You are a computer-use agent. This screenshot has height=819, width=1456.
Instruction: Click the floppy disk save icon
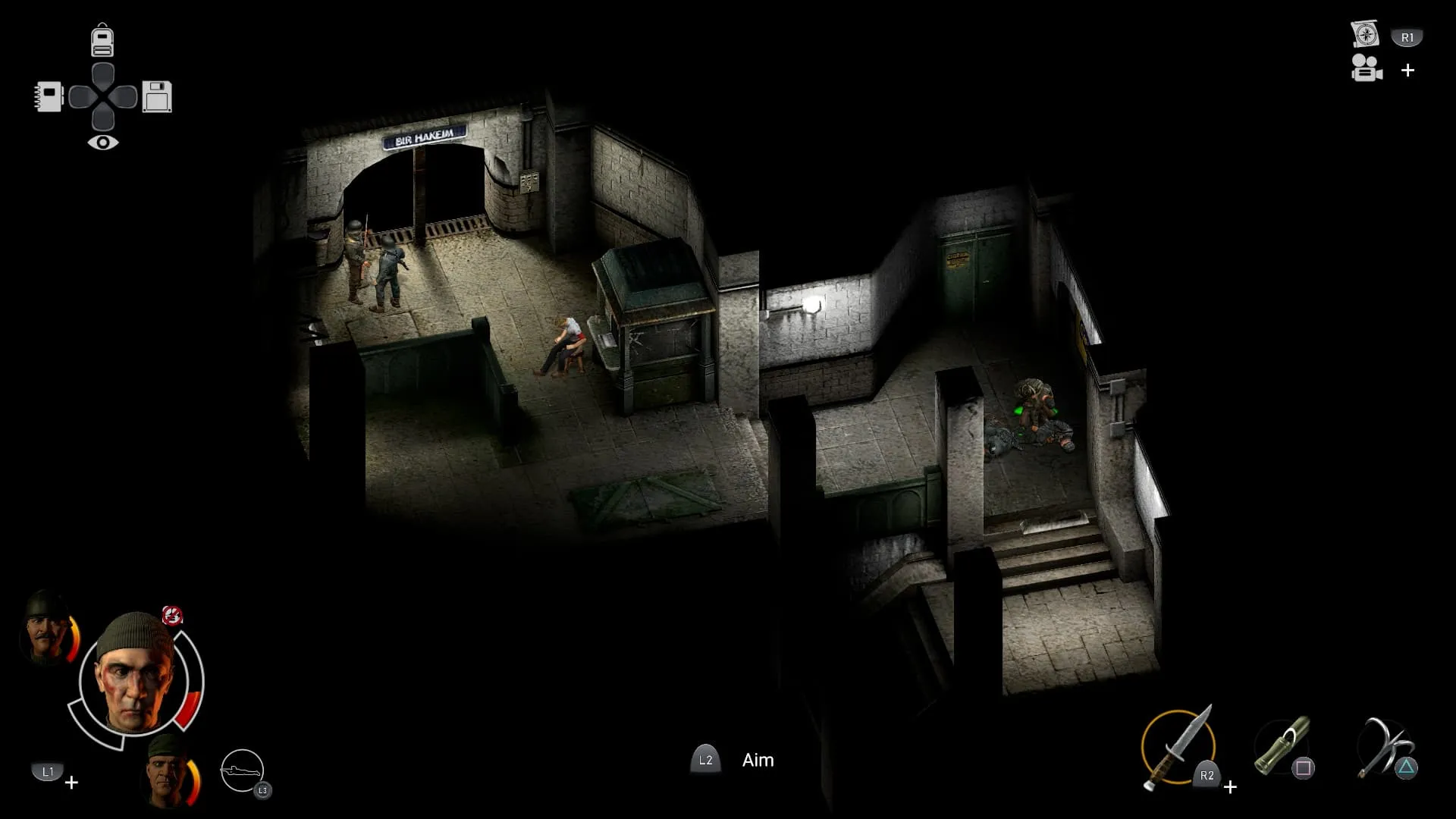(x=157, y=96)
